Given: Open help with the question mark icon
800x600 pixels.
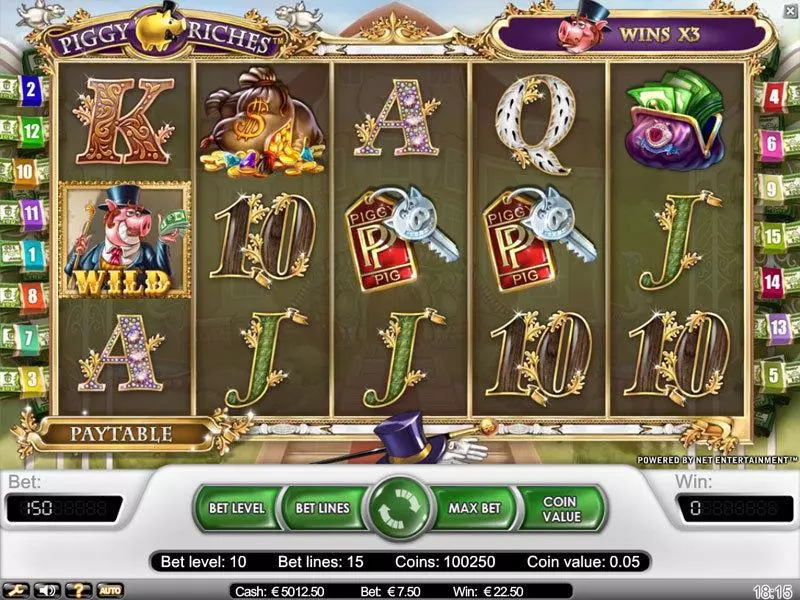Looking at the screenshot, I should pyautogui.click(x=78, y=590).
